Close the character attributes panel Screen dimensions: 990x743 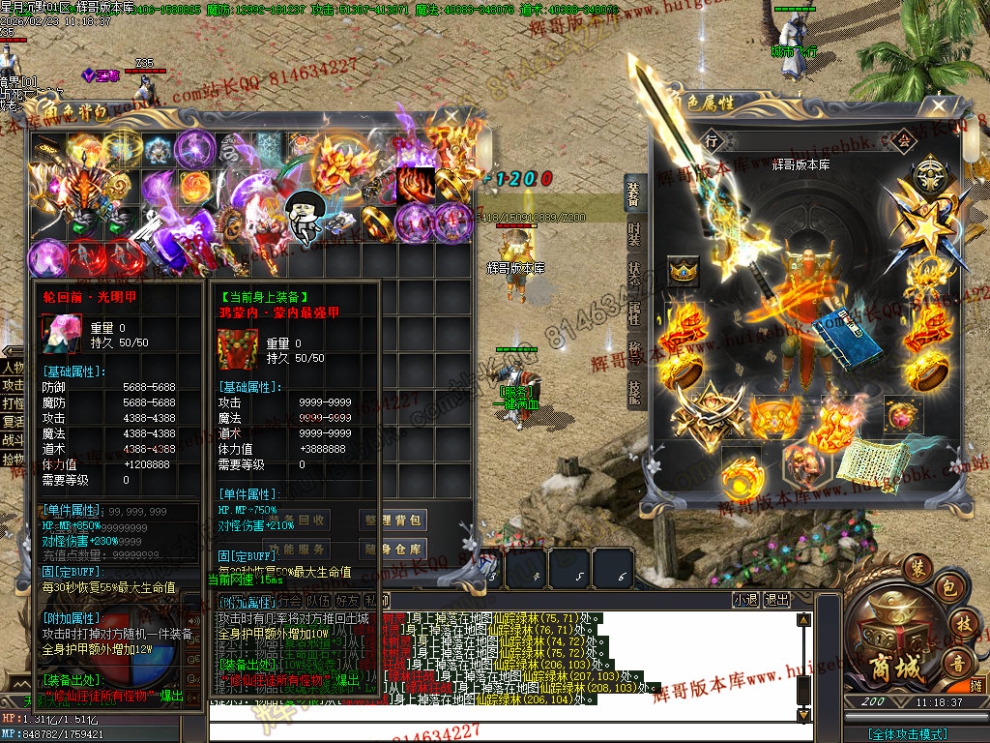(938, 107)
